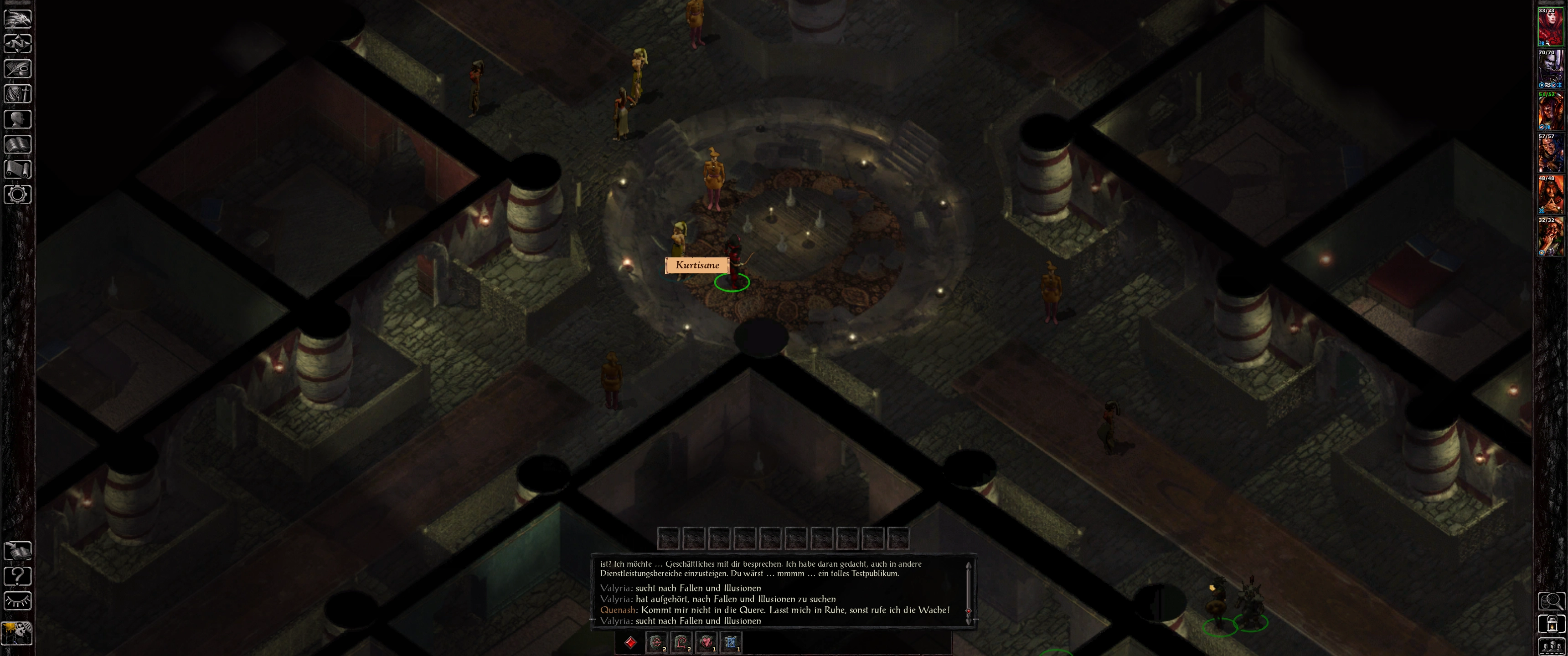
Task: Select the party portrait showing 32/32
Action: (x=1550, y=237)
